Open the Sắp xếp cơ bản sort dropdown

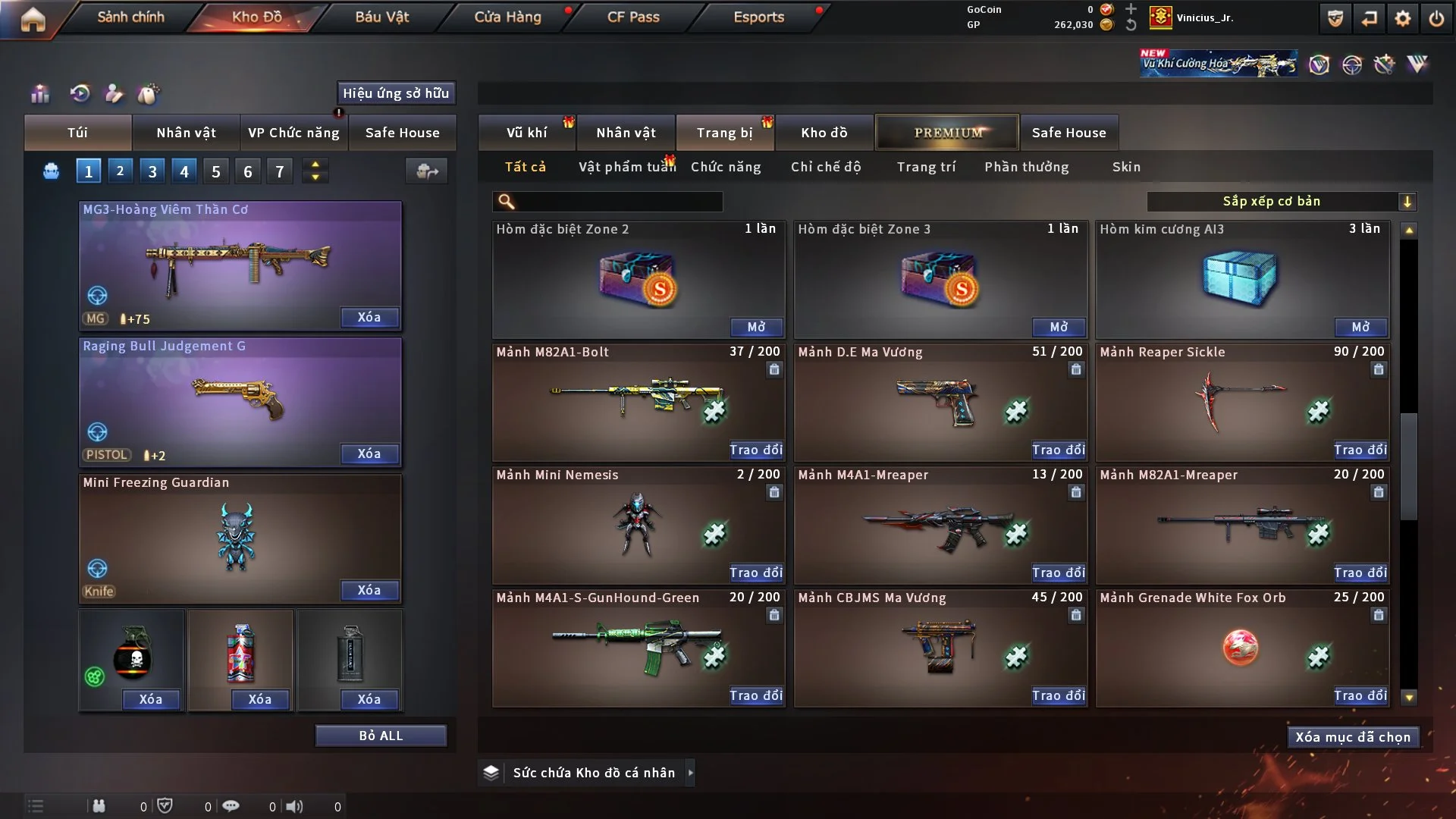click(1281, 201)
